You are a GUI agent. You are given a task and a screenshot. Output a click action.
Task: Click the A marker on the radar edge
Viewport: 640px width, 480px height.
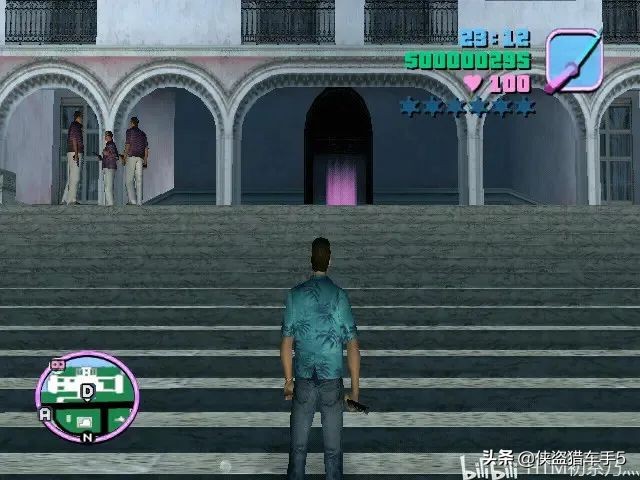(44, 414)
